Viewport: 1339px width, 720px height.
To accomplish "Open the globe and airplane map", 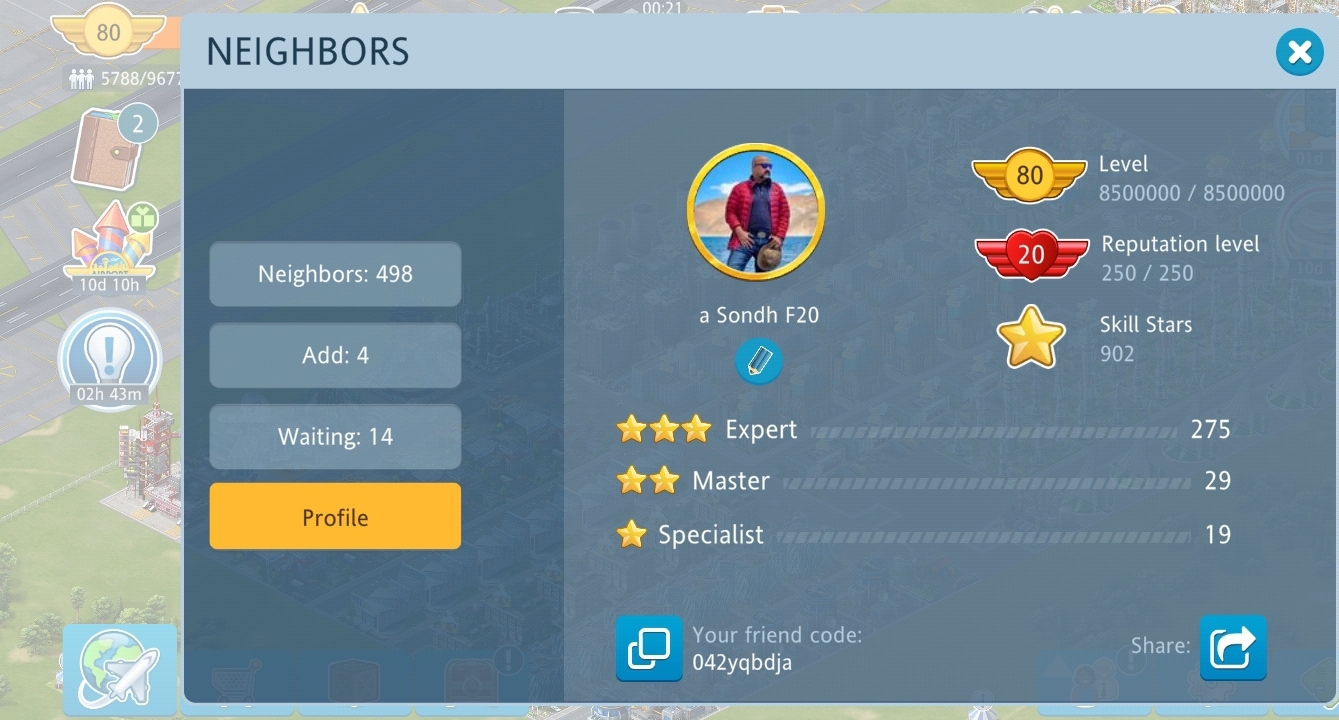I will coord(120,670).
